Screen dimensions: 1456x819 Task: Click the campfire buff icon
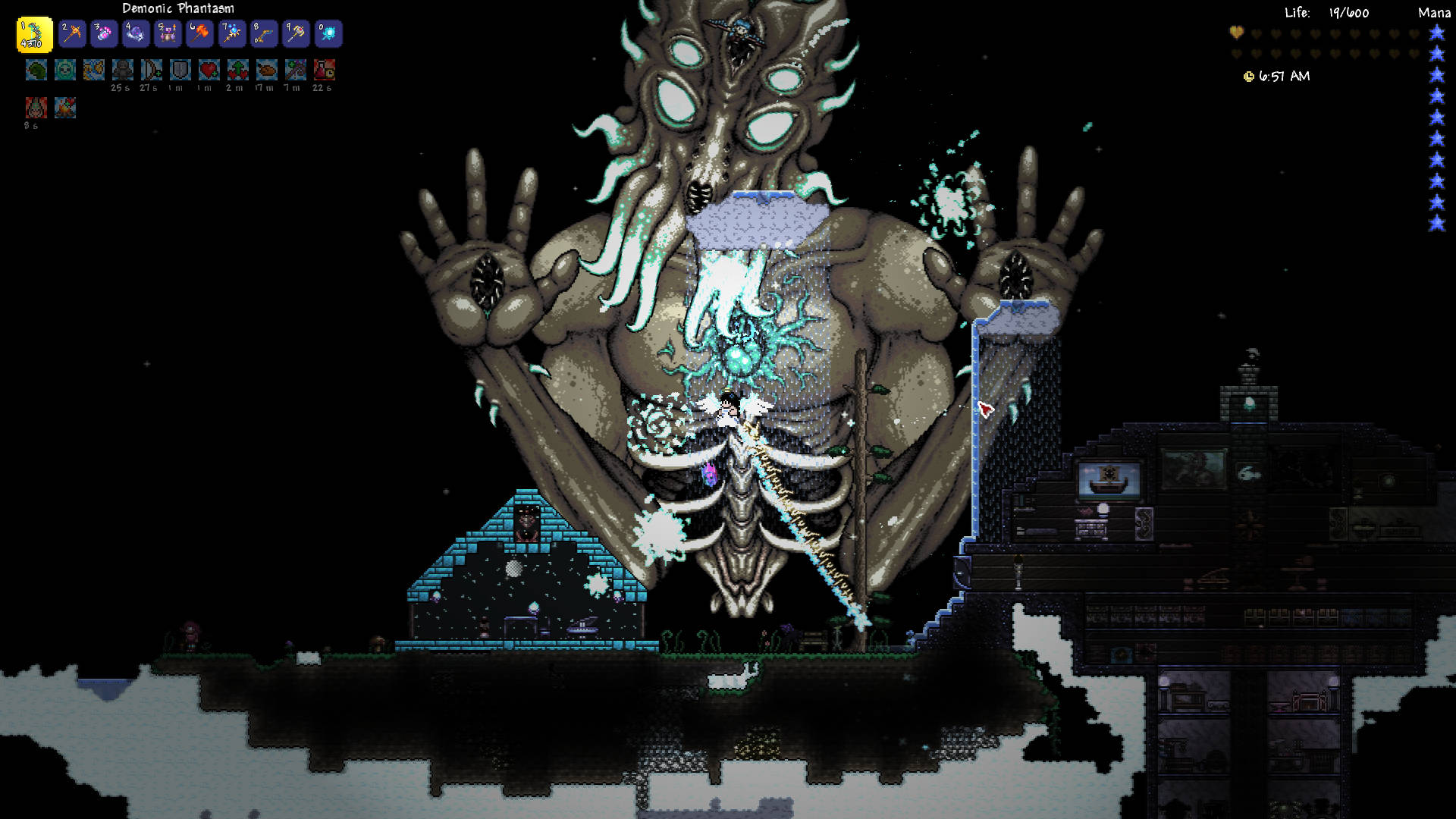(65, 108)
